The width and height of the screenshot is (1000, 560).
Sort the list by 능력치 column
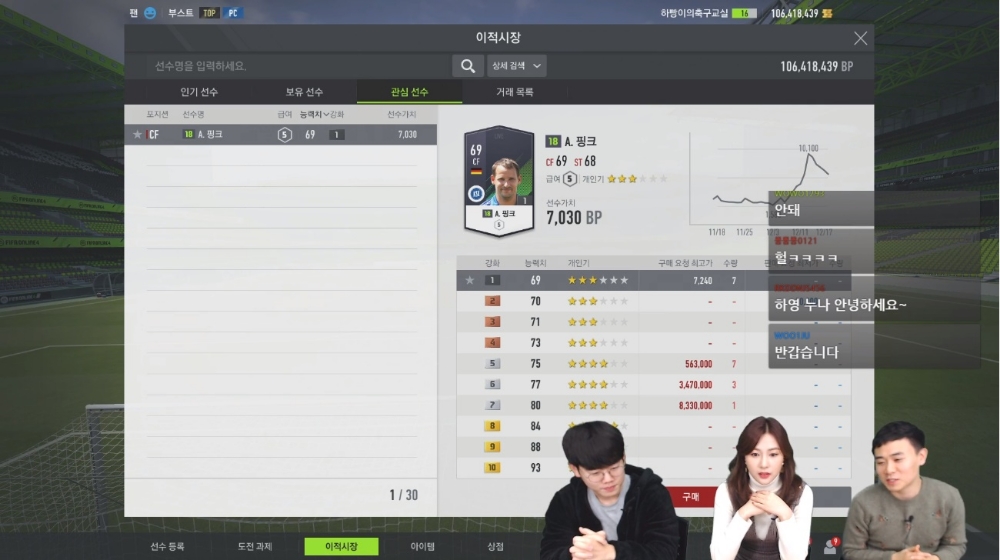(316, 114)
